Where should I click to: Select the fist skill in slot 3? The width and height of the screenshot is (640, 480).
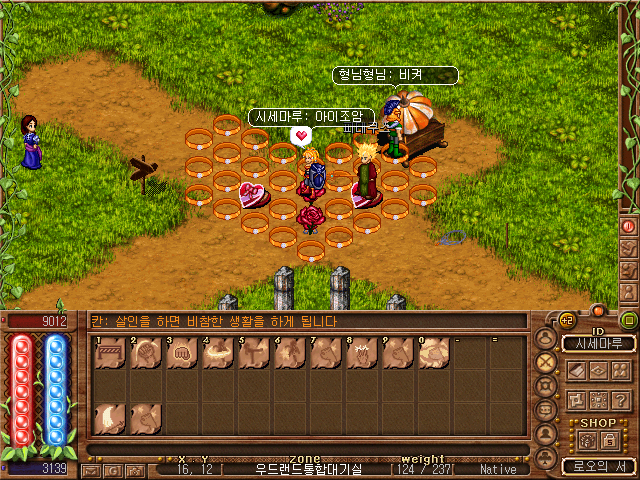(x=181, y=353)
